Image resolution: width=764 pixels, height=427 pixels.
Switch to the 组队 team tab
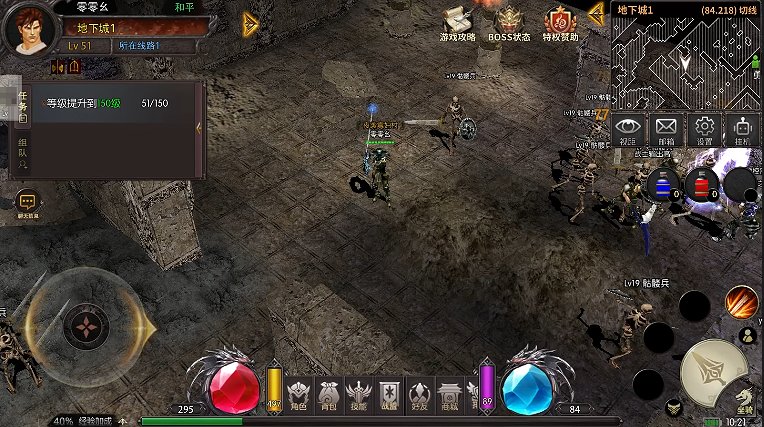tap(22, 155)
